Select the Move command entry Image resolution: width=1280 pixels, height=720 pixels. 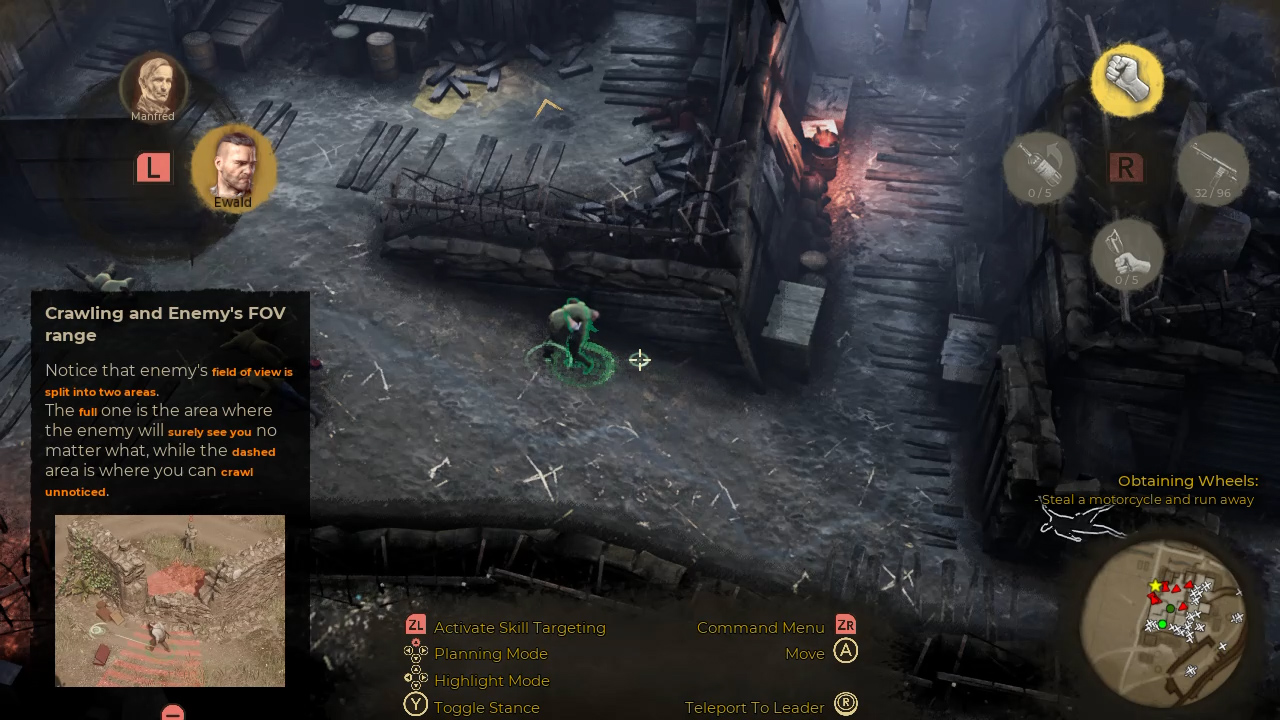coord(806,652)
